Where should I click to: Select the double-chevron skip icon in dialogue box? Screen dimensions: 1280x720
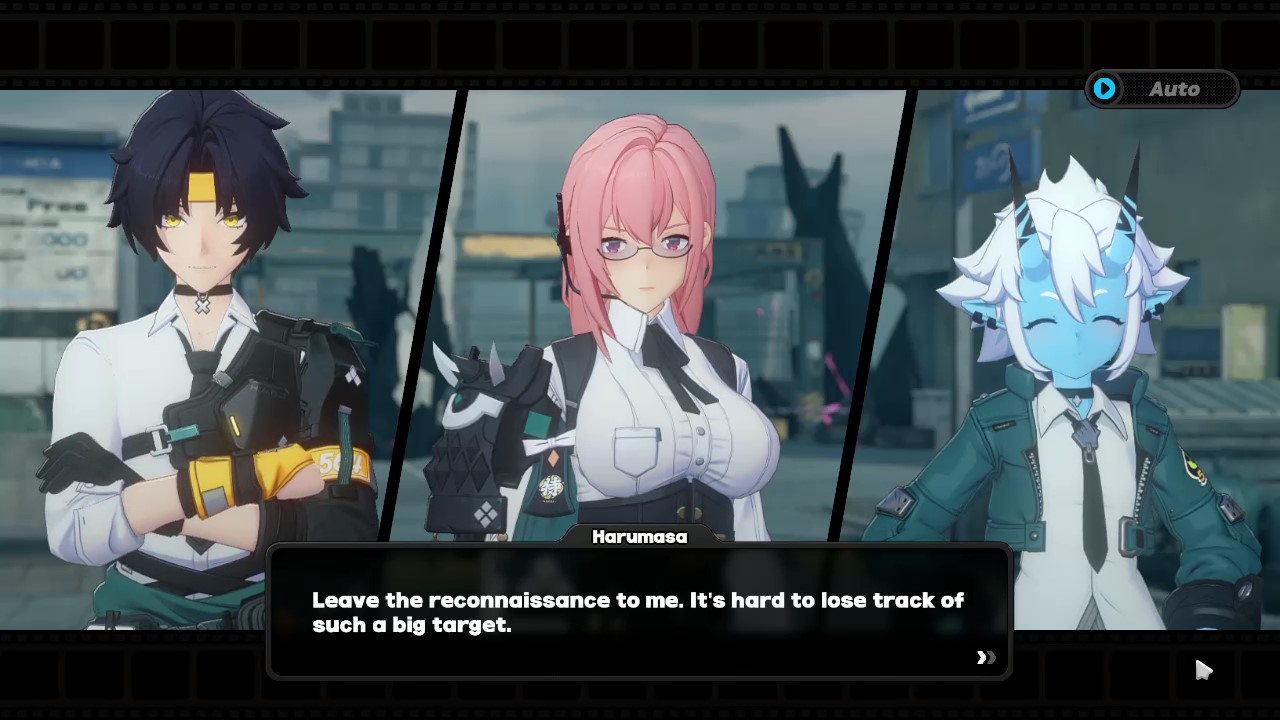coord(984,657)
